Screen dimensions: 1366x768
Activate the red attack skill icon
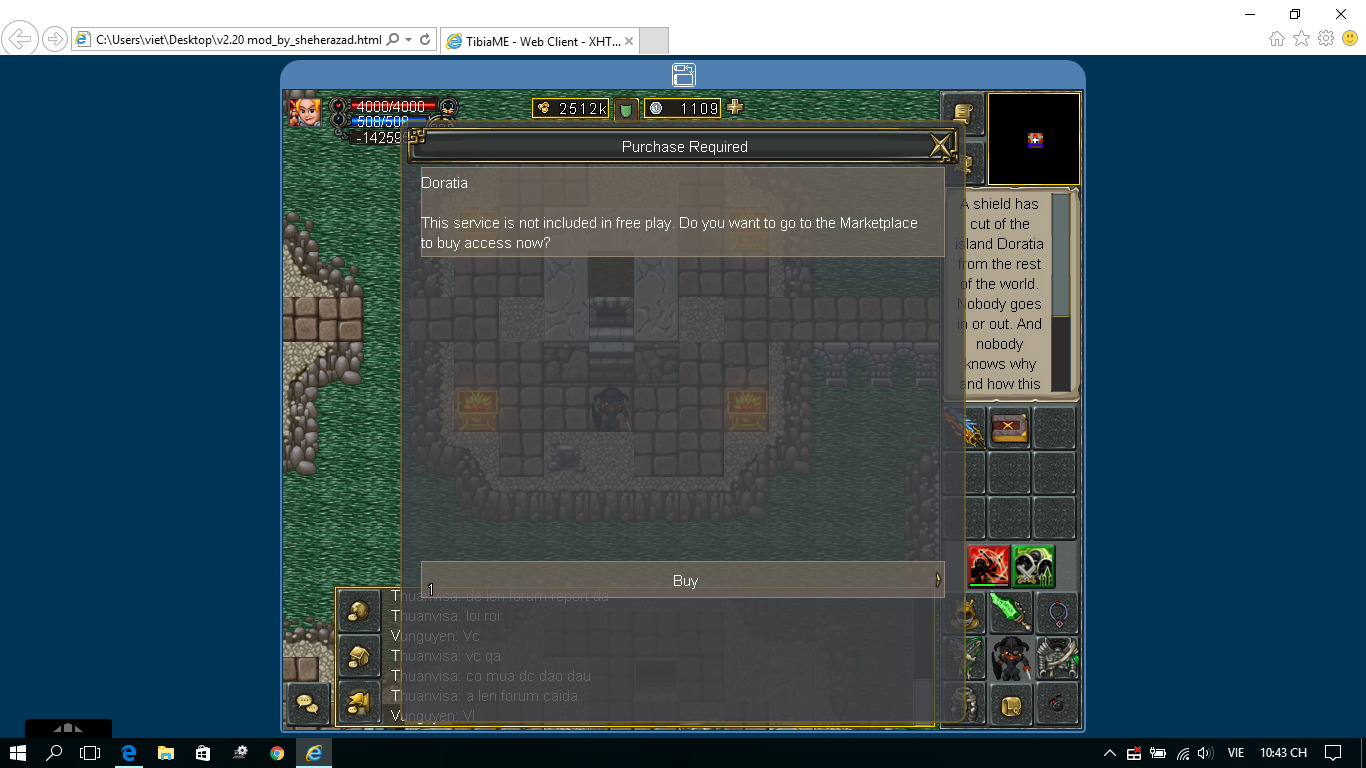tap(987, 566)
